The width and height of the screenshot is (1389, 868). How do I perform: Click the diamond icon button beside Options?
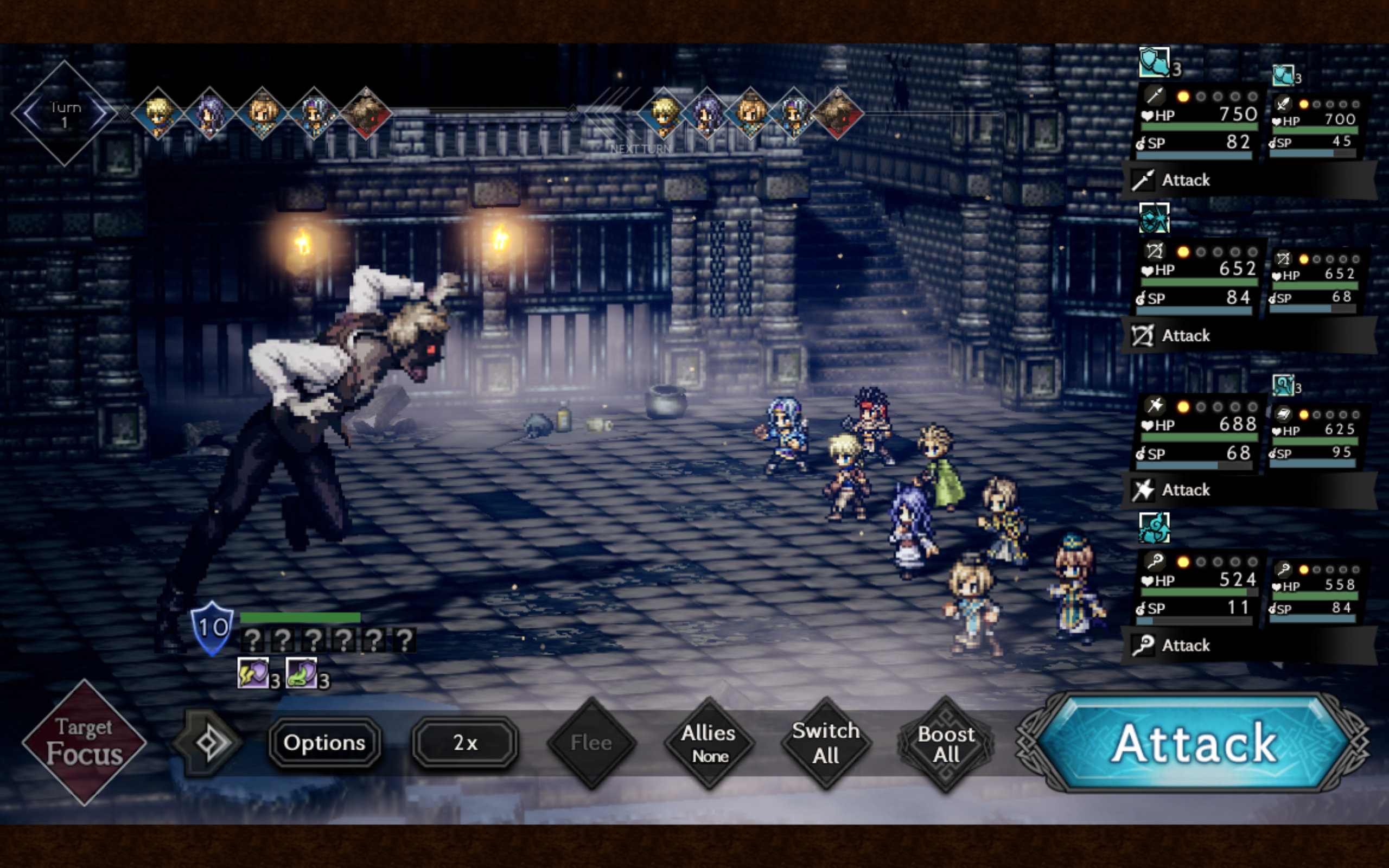(x=207, y=743)
